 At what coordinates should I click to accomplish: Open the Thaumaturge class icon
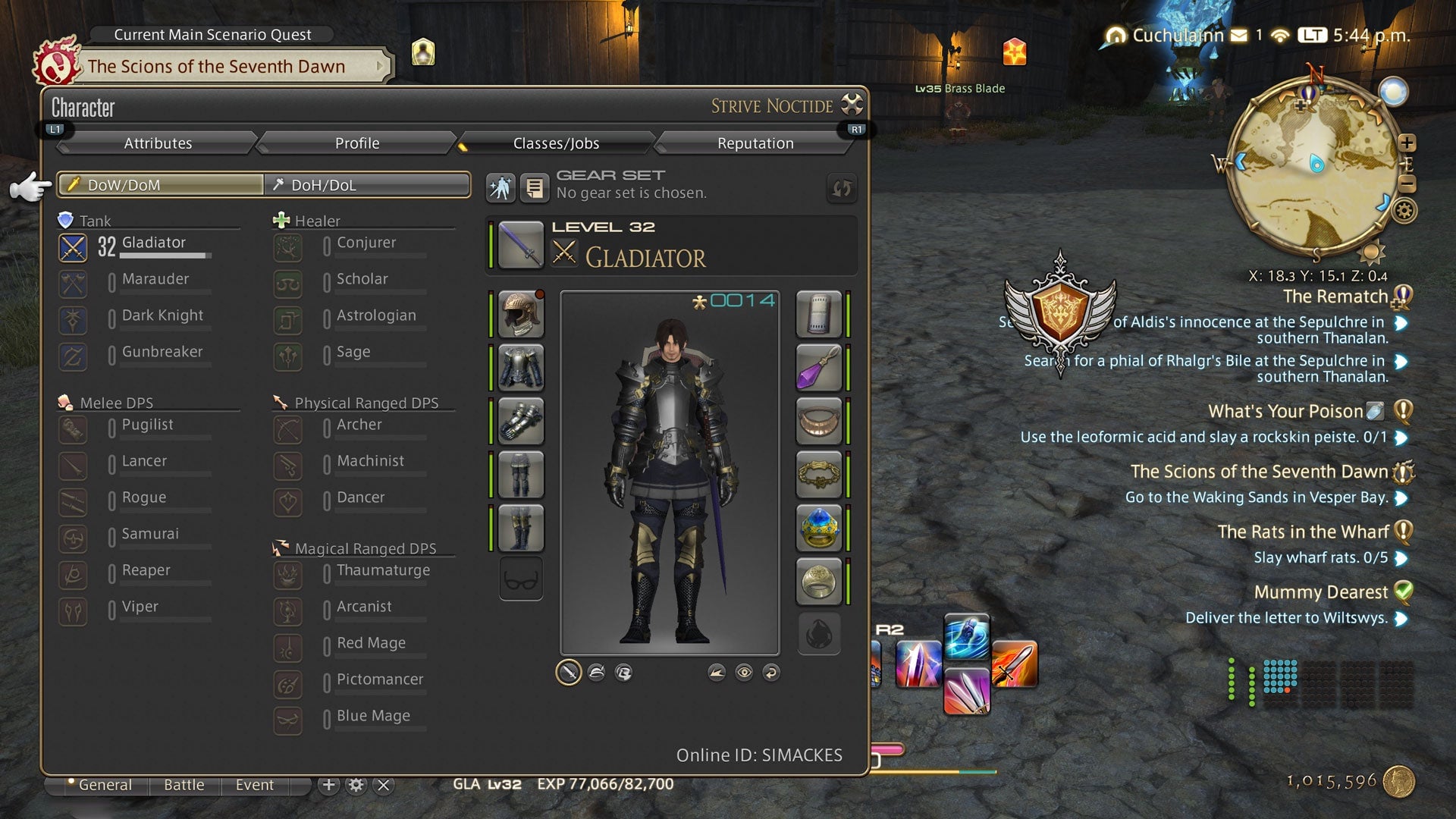(x=288, y=575)
